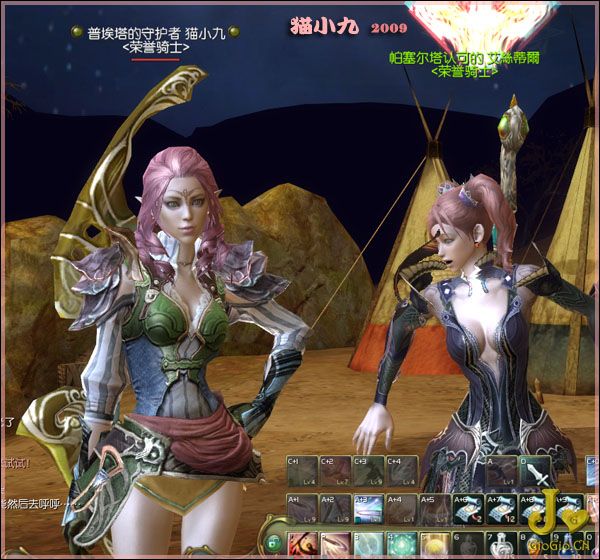This screenshot has height=560, width=600.
Task: Use the A+6 scroll item
Action: [x=467, y=509]
